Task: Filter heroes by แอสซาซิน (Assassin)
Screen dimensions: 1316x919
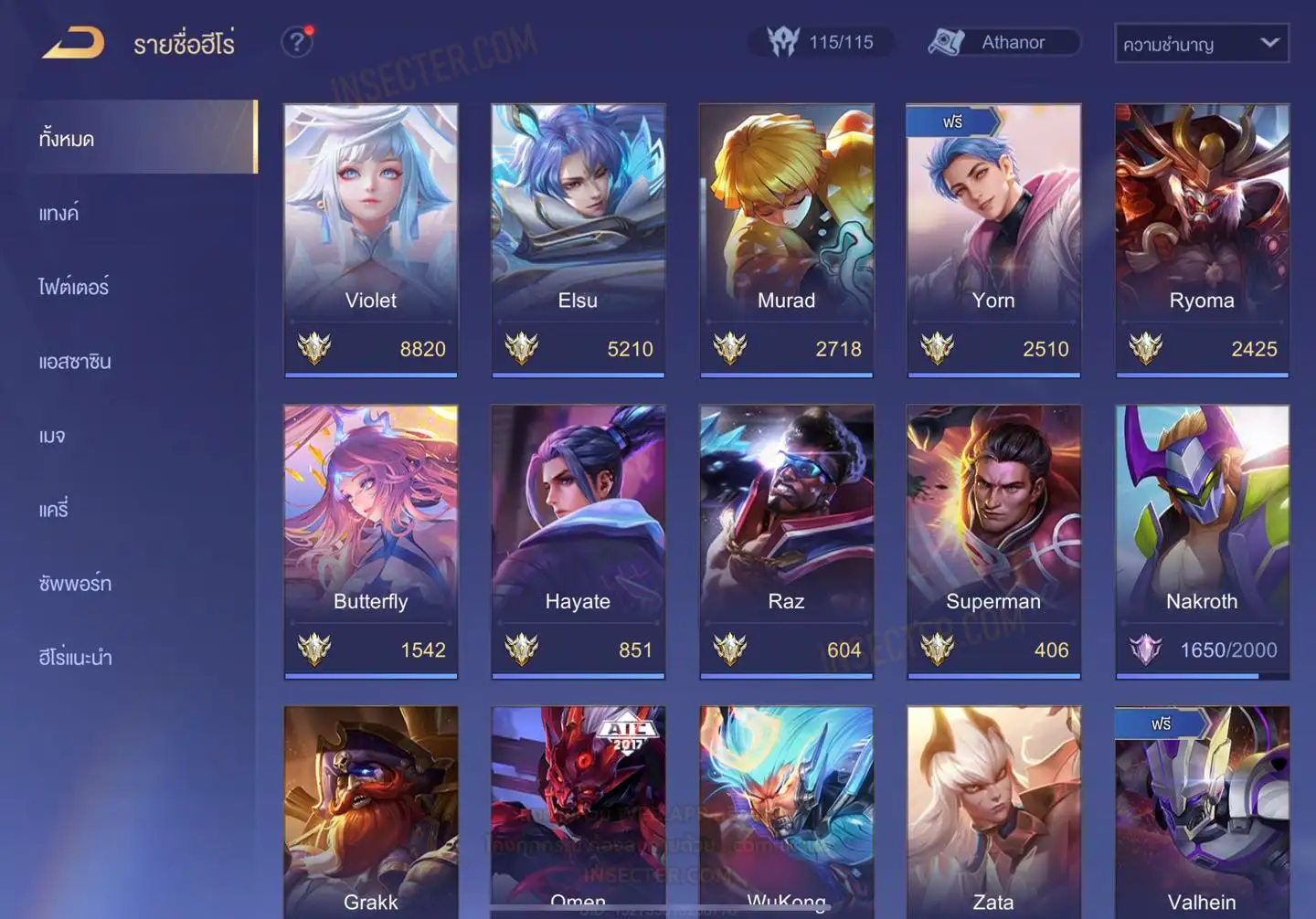Action: (x=75, y=362)
